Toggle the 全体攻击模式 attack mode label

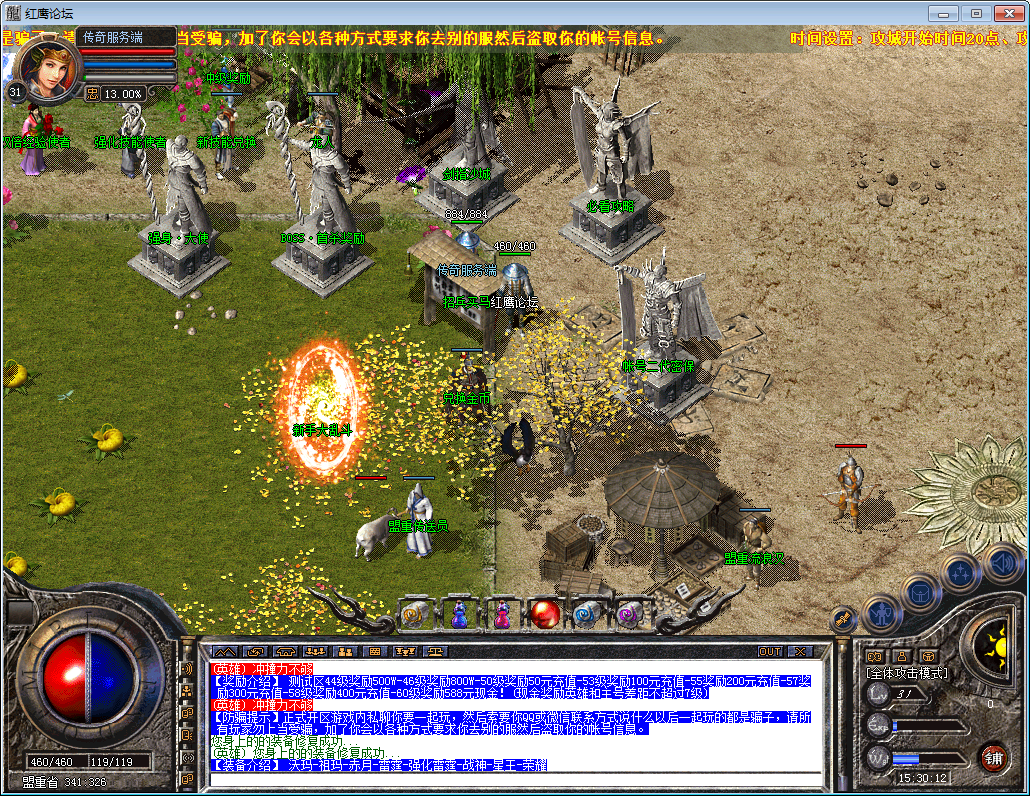(x=906, y=673)
